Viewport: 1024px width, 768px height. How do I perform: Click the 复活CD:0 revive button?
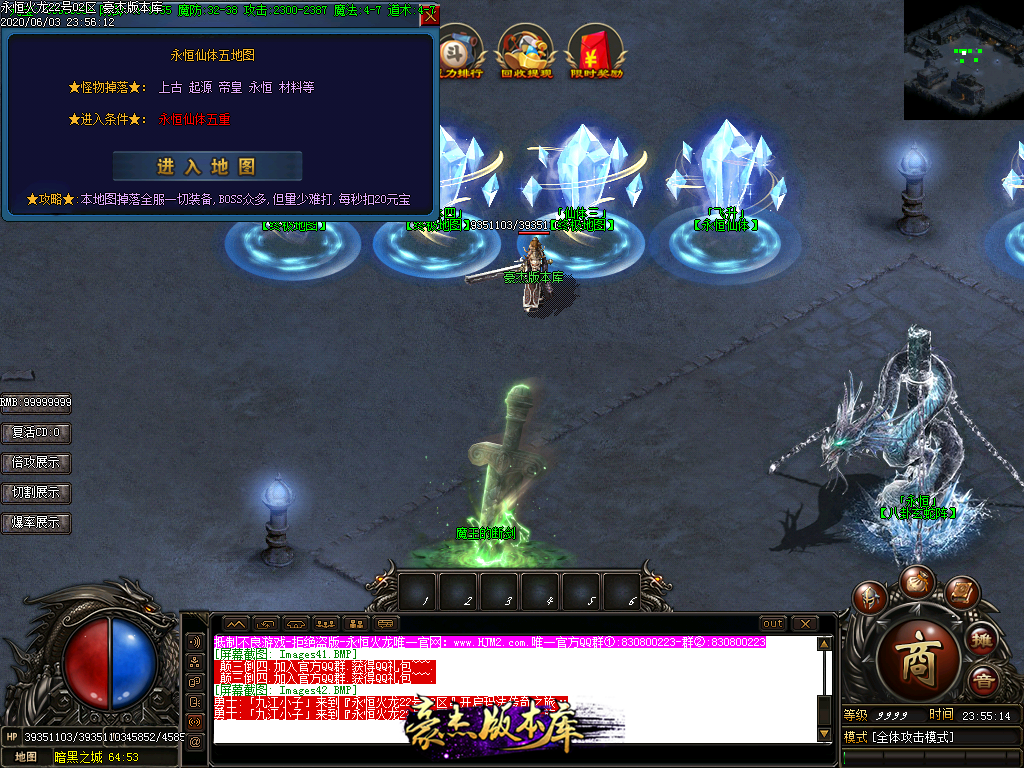36,433
